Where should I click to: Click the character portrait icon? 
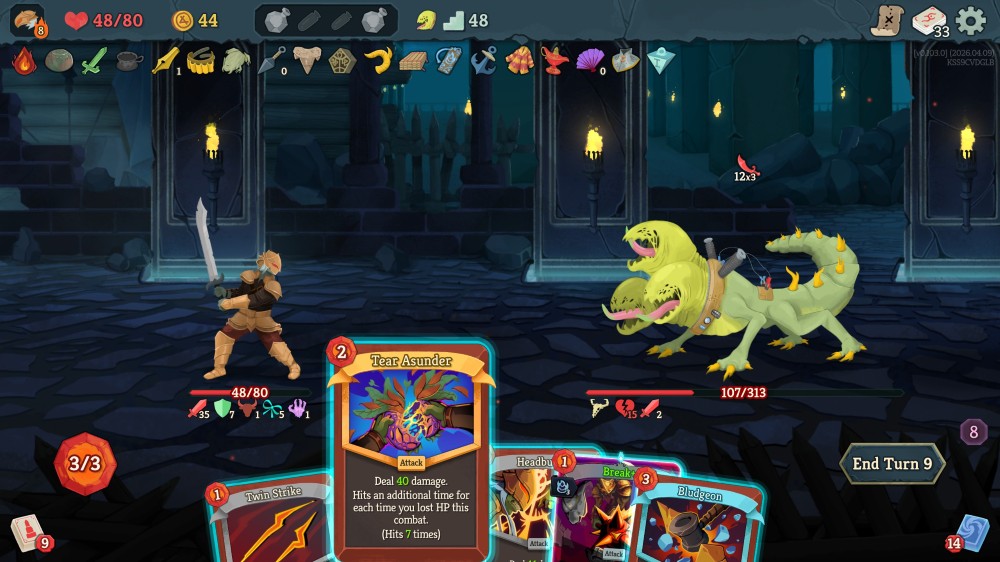(x=27, y=21)
